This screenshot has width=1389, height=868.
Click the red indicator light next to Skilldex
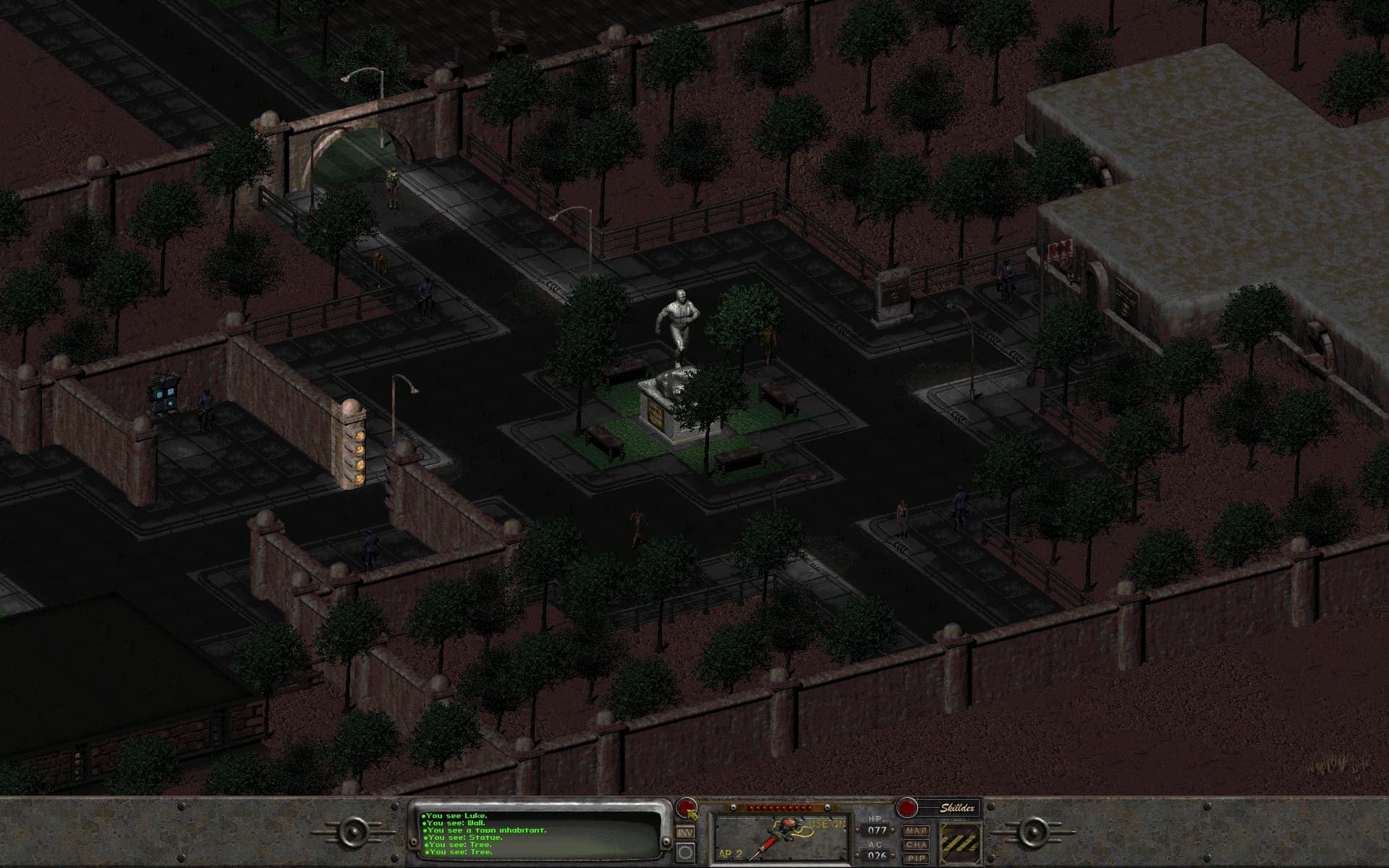tap(907, 808)
